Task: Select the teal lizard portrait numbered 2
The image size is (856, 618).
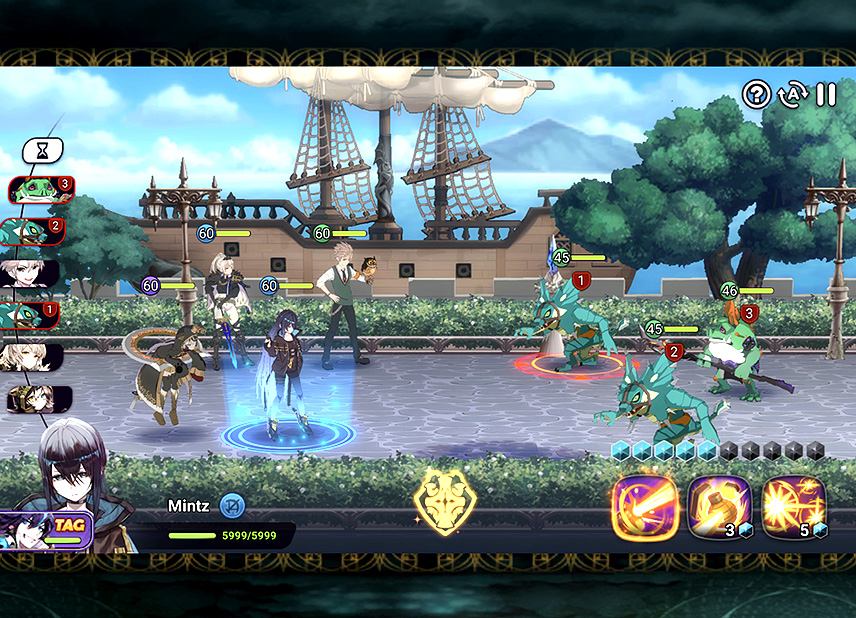Action: (34, 232)
